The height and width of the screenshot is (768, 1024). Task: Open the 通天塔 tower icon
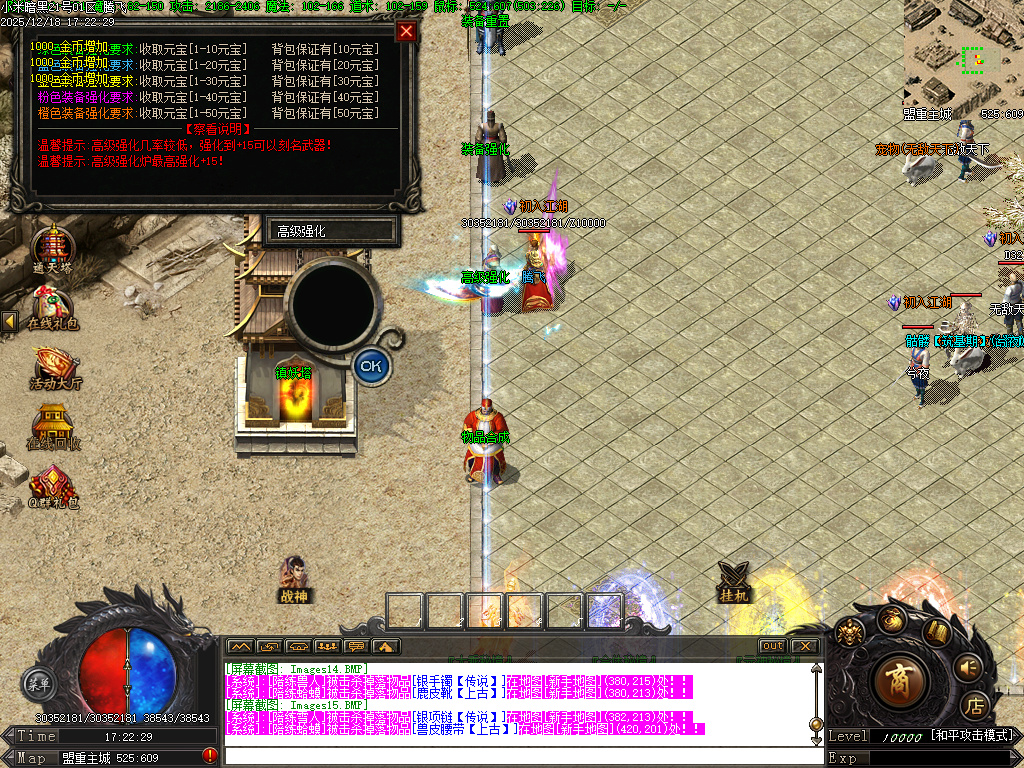(x=51, y=248)
